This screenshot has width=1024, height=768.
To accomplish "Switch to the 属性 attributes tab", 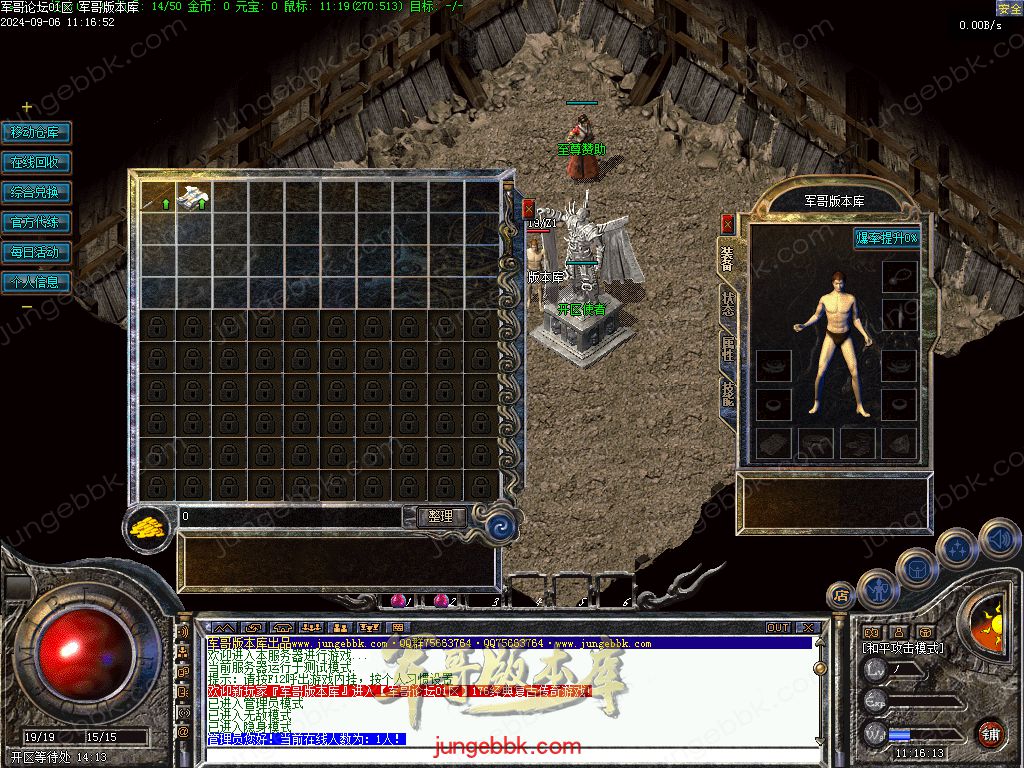I will tap(727, 350).
